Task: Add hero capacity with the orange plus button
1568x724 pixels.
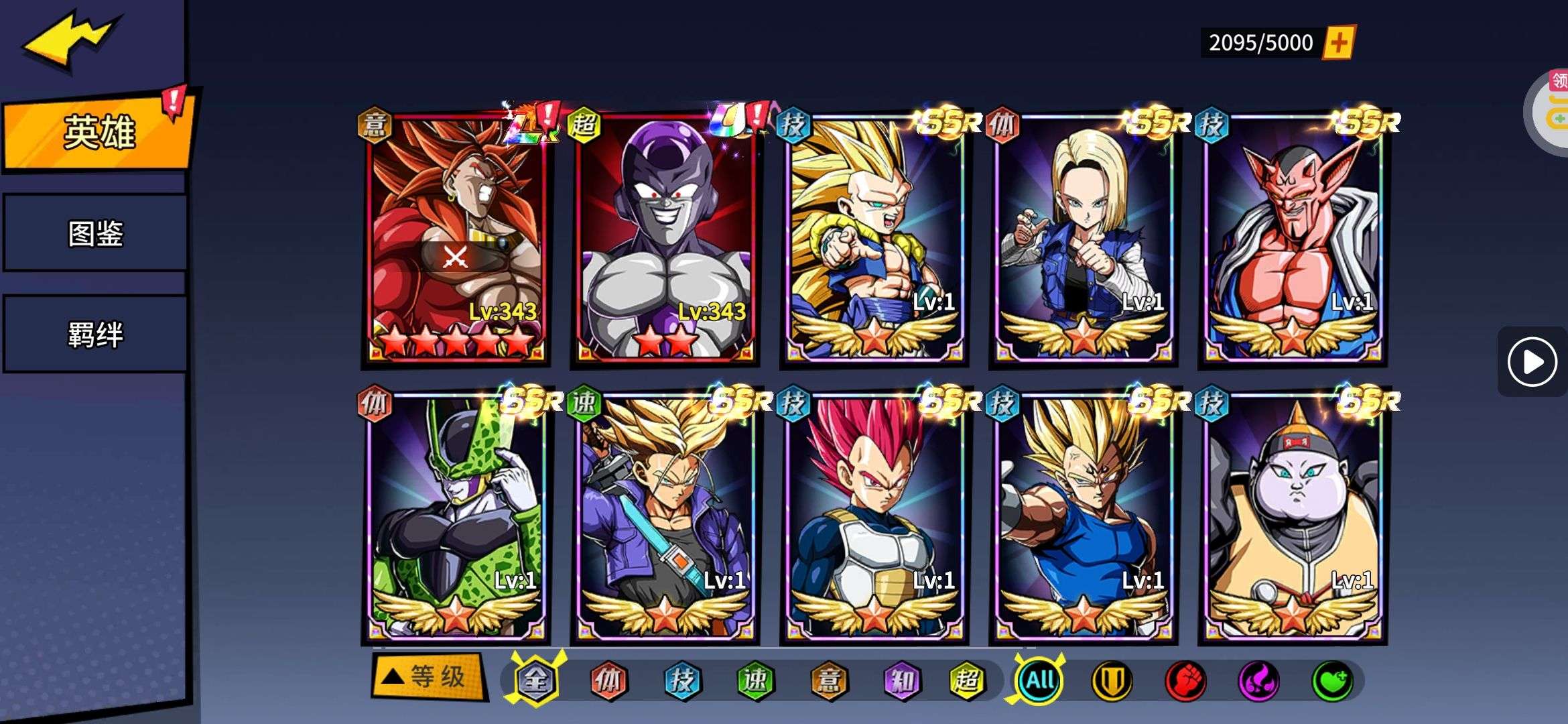Action: [x=1338, y=43]
